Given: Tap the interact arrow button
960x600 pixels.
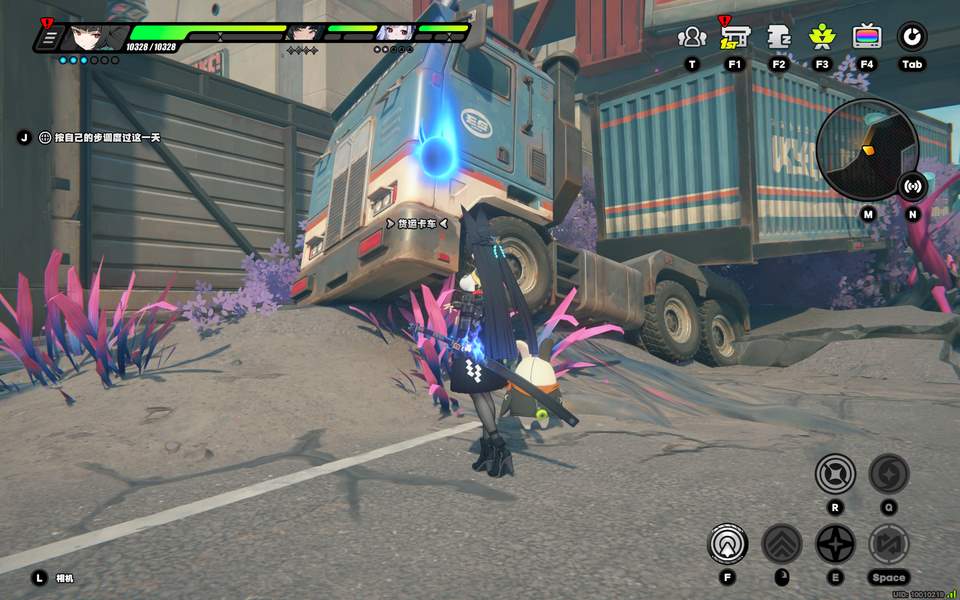Looking at the screenshot, I should point(727,544).
